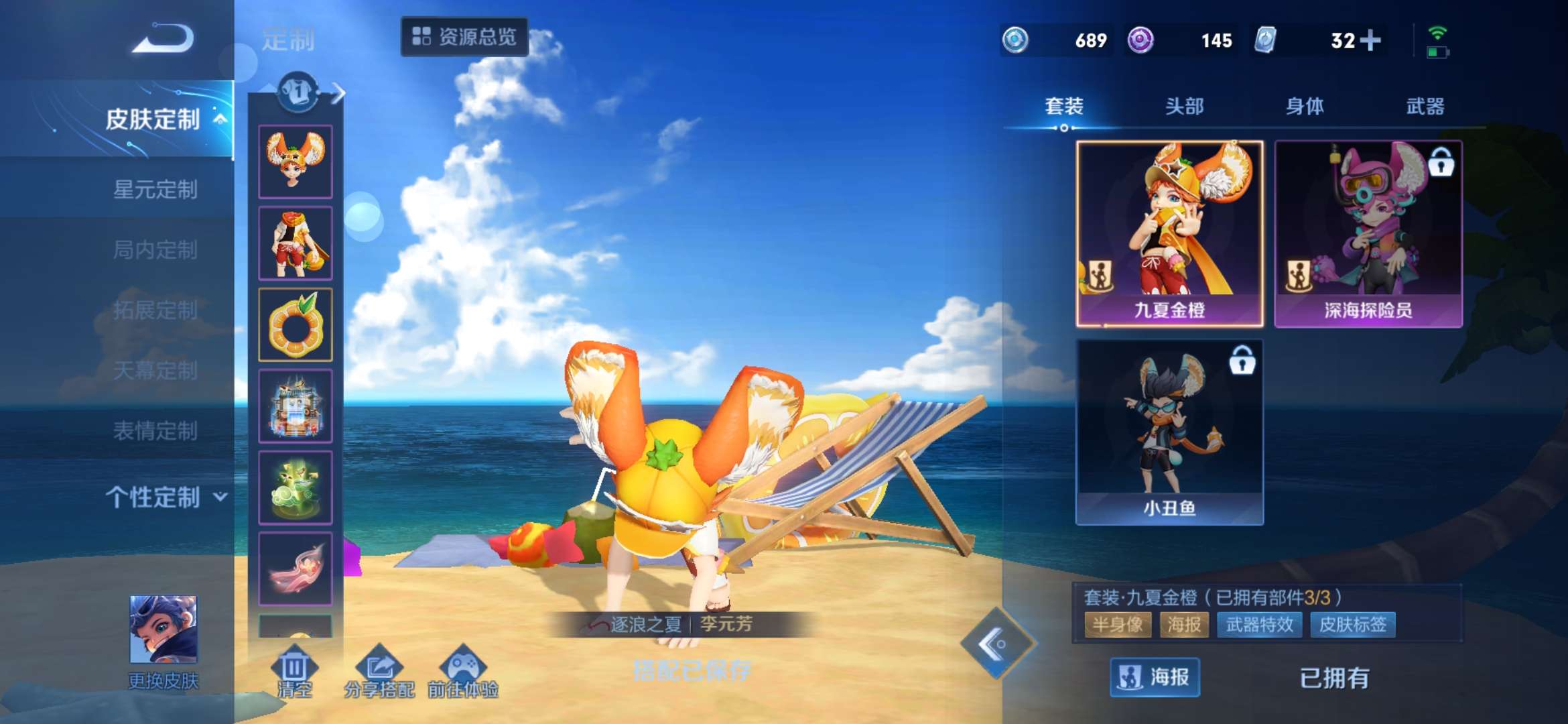The height and width of the screenshot is (724, 1568).
Task: Select 星元定制 in the side menu
Action: (155, 190)
